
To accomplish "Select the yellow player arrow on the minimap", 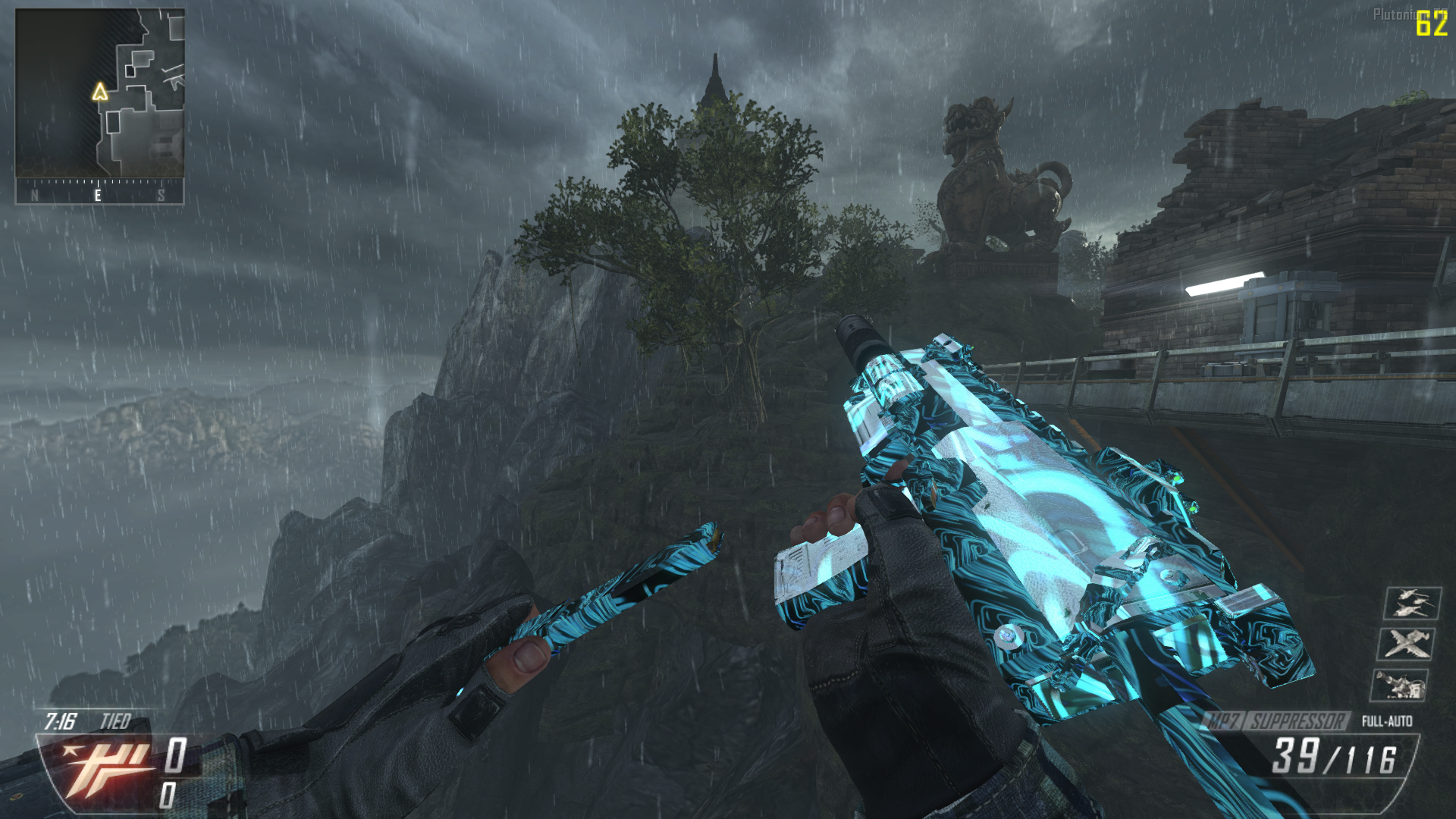I will click(x=99, y=93).
